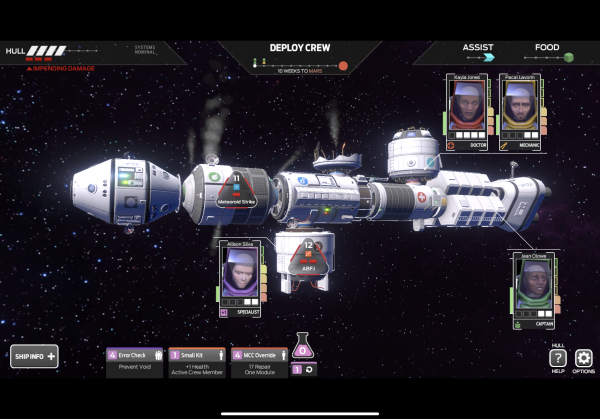Screen dimensions: 600x419
Task: Click the Food phase indicator
Action: pyautogui.click(x=548, y=52)
